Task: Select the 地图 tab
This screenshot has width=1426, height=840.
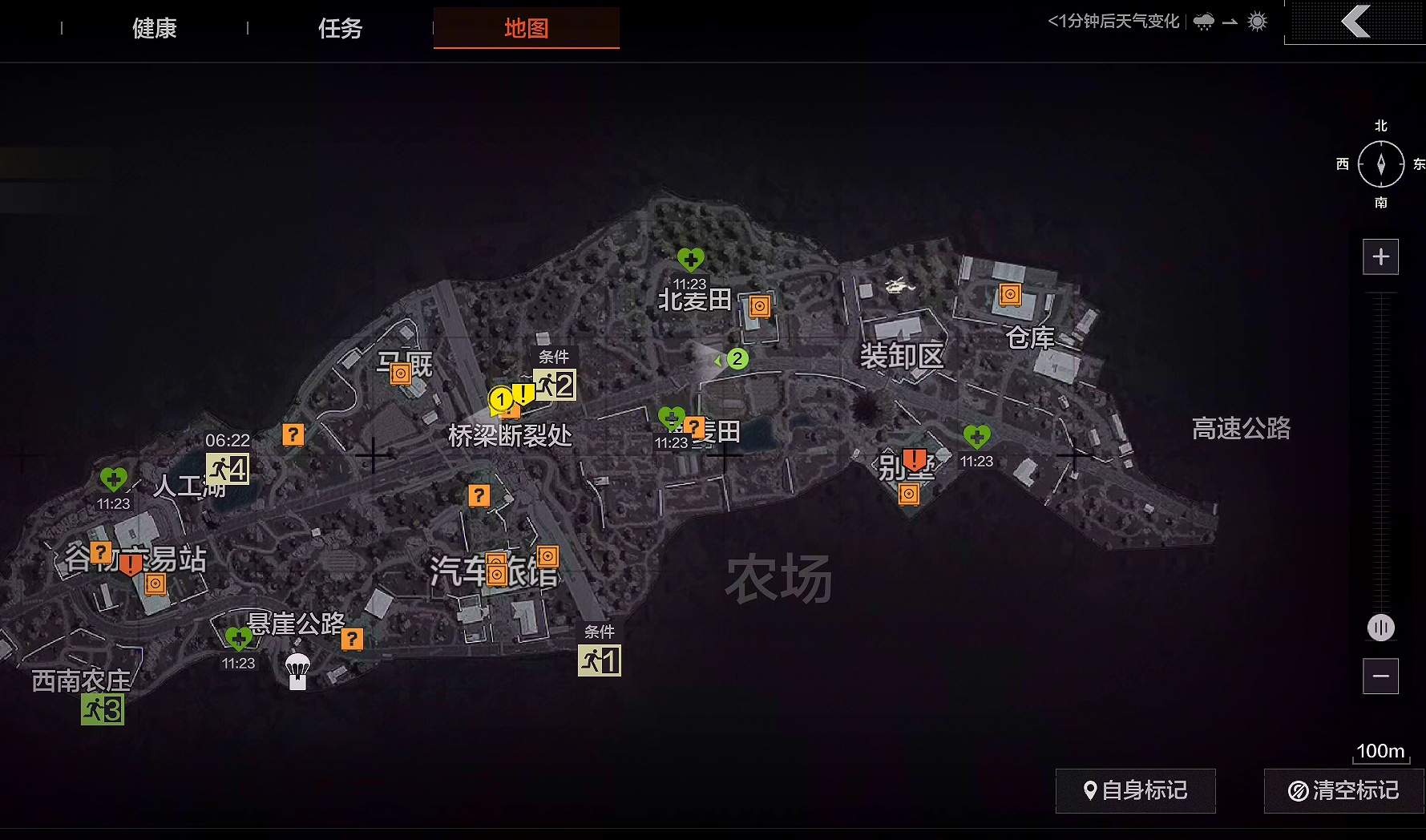Action: coord(526,29)
